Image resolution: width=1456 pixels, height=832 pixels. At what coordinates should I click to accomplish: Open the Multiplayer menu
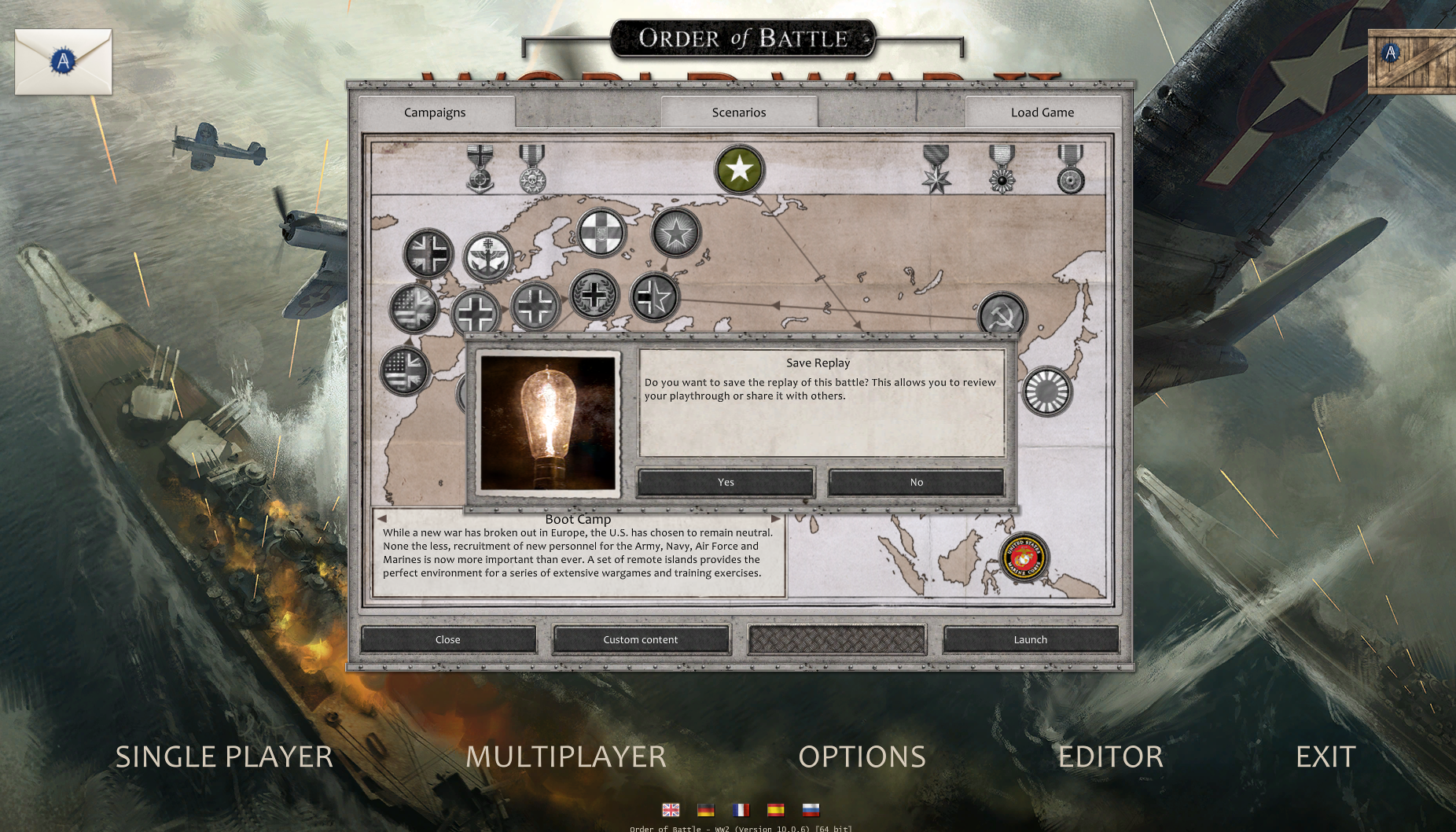click(x=566, y=757)
